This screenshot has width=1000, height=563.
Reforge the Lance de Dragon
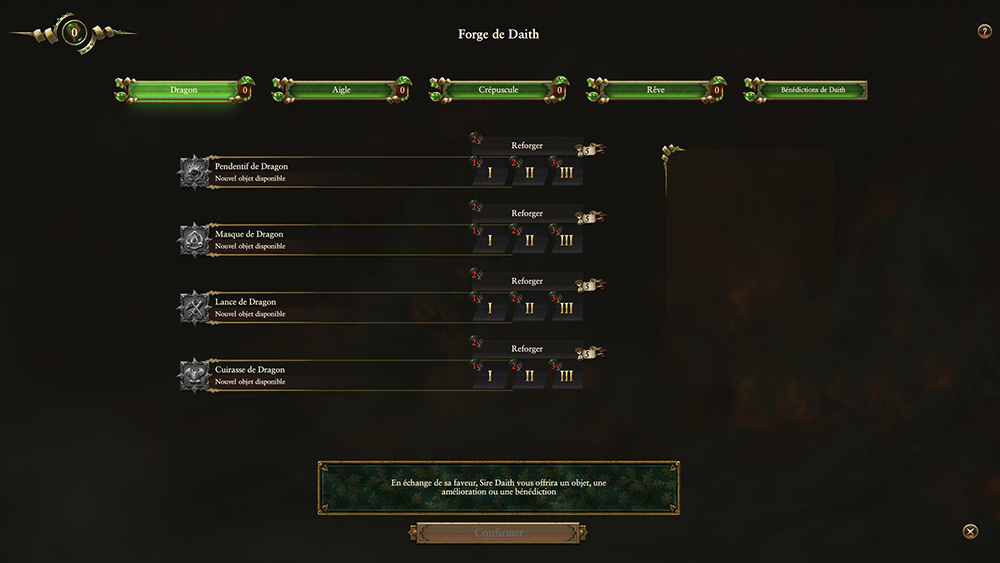point(527,282)
